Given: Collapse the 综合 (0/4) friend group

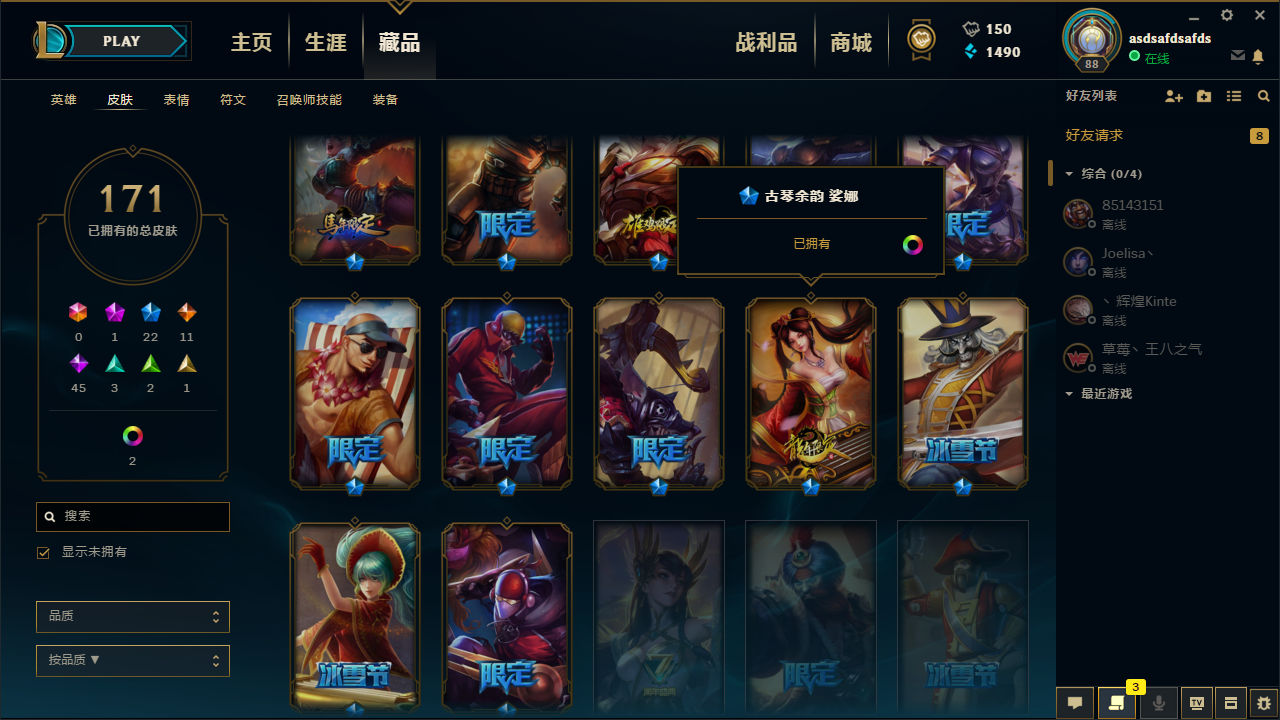Looking at the screenshot, I should [1068, 173].
